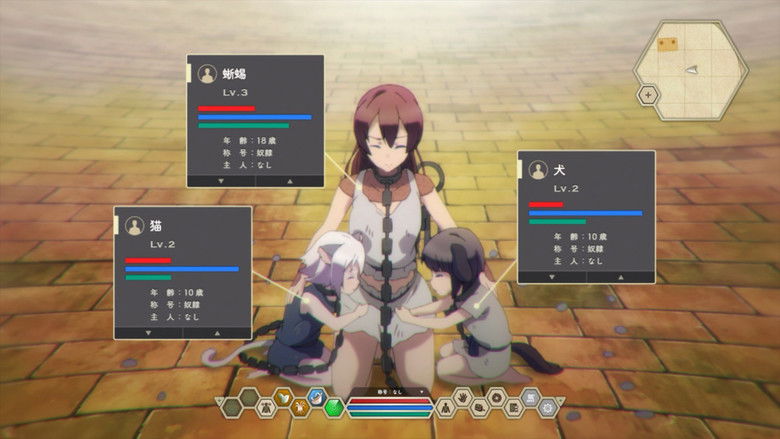
Task: Activate the hand icon in the hotbar
Action: coord(461,397)
